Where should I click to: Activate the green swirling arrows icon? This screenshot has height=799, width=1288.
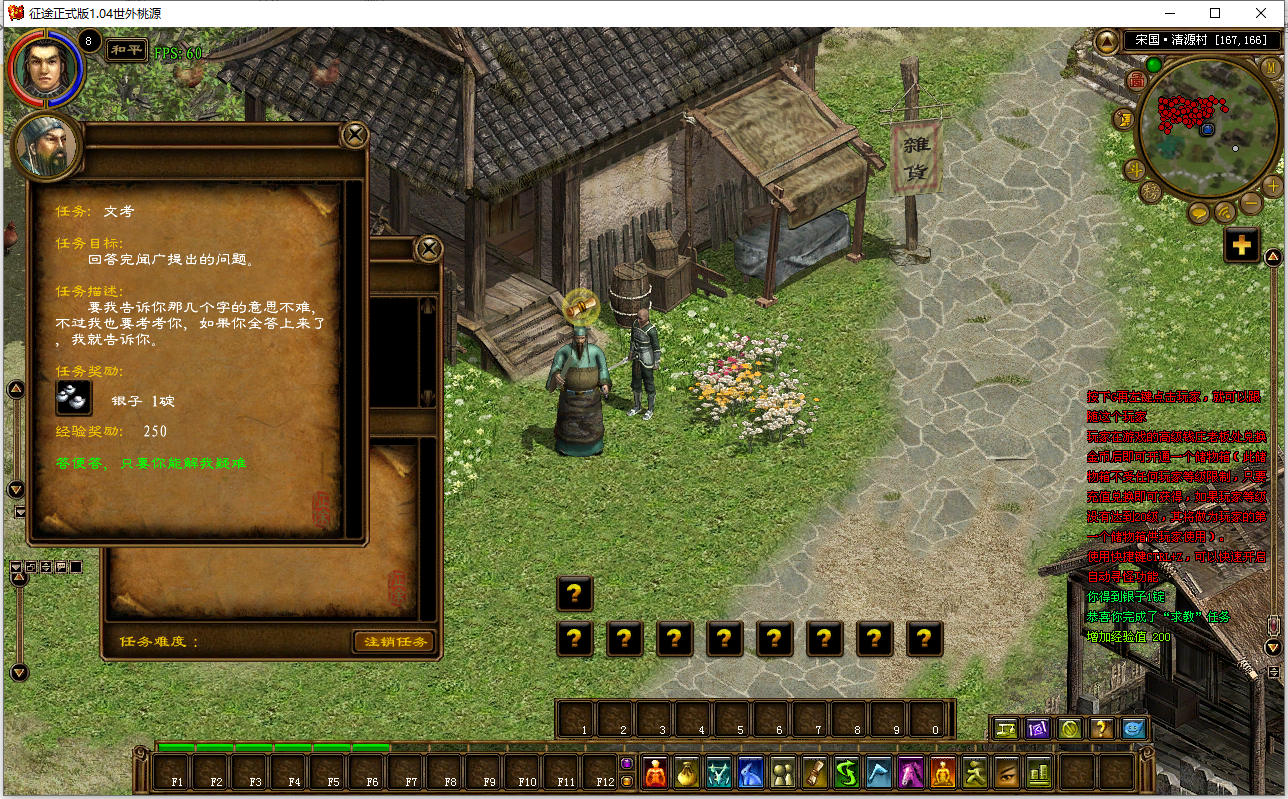pos(847,772)
